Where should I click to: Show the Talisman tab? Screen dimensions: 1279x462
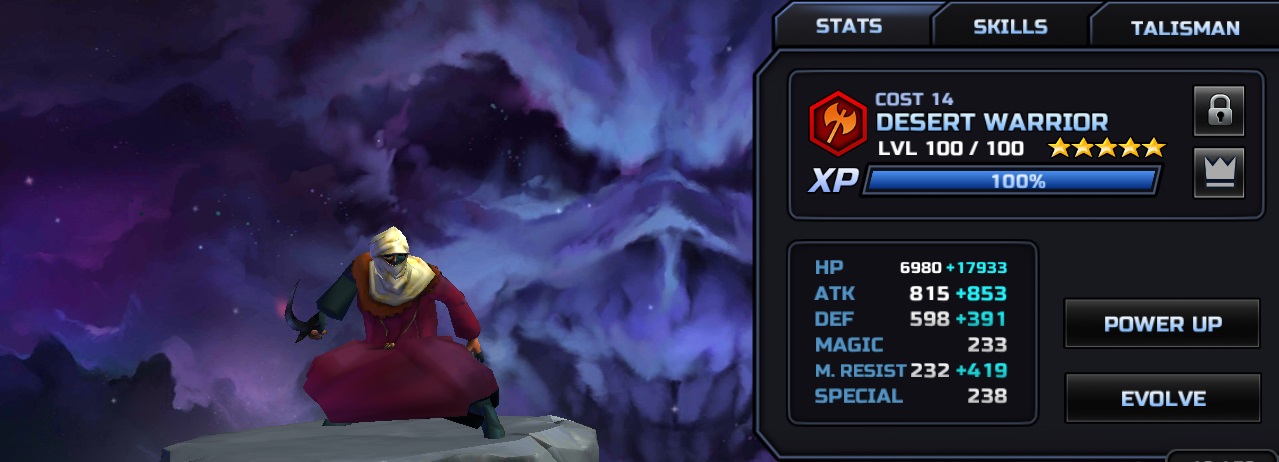pos(1185,27)
